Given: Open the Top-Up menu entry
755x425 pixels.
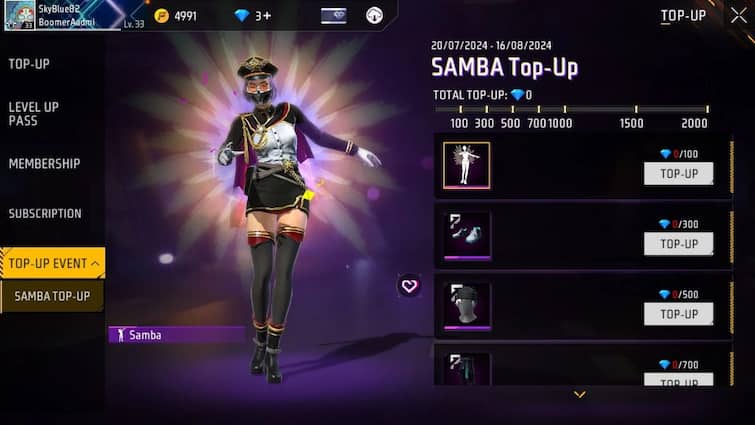Looking at the screenshot, I should [29, 64].
